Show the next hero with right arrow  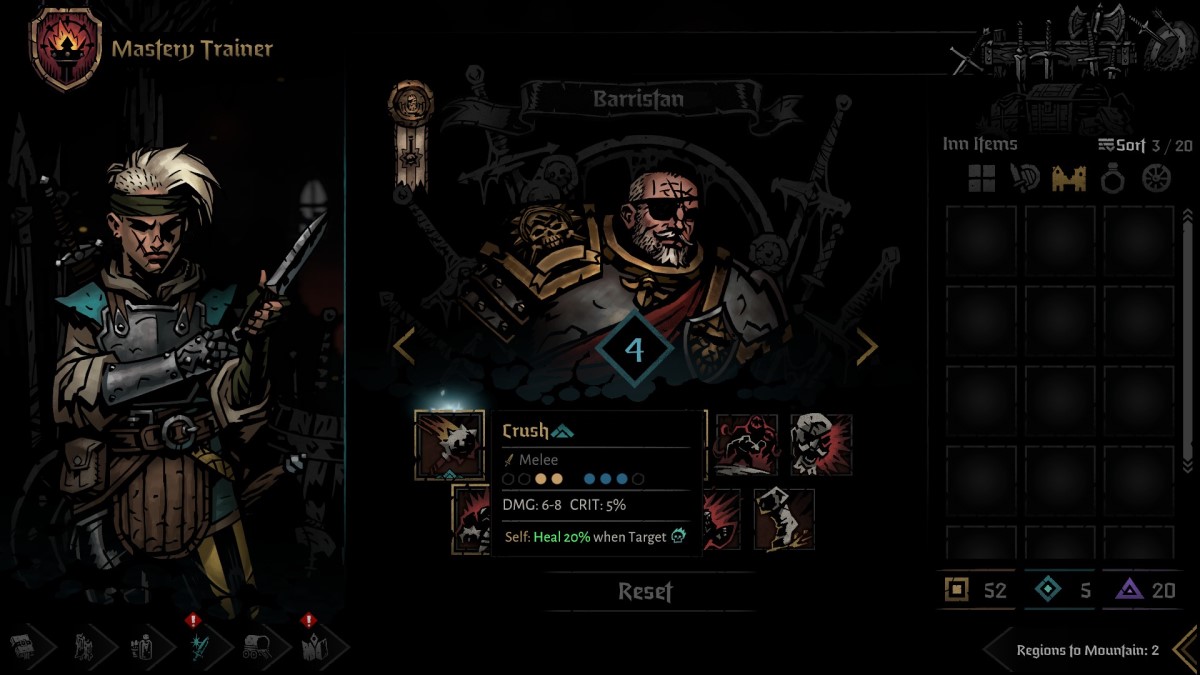866,346
